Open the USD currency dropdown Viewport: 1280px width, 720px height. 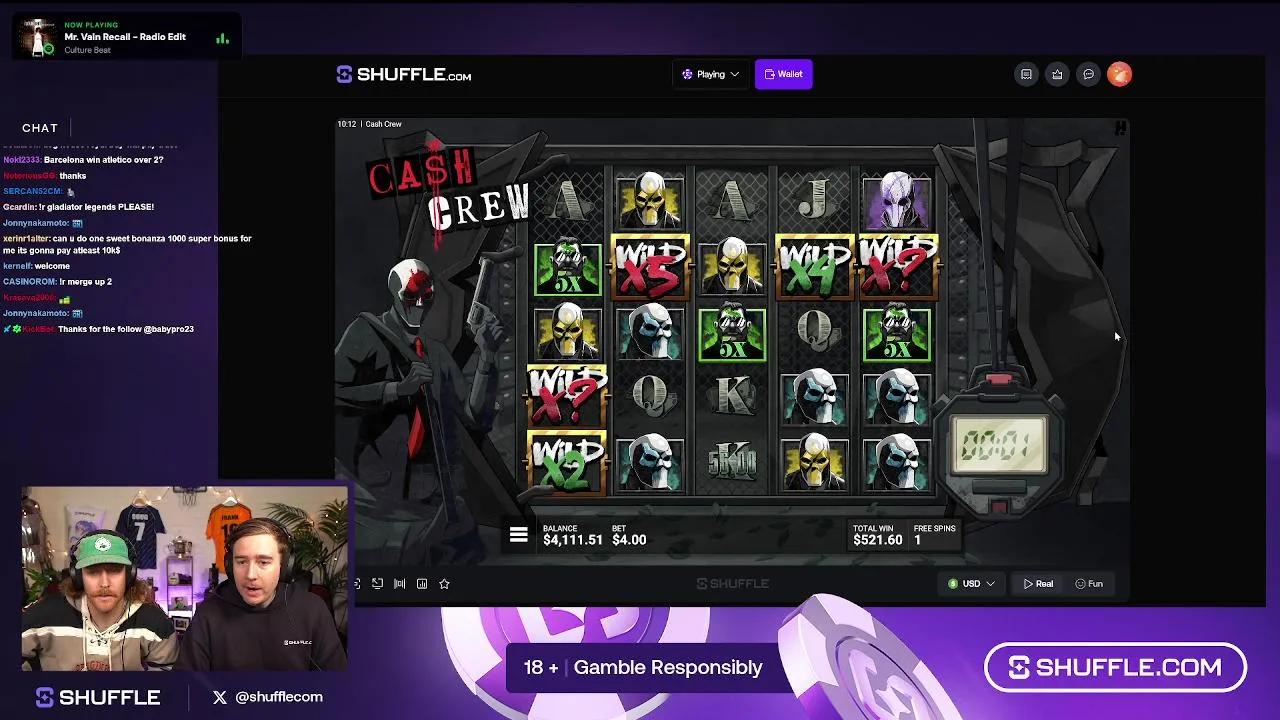tap(969, 583)
